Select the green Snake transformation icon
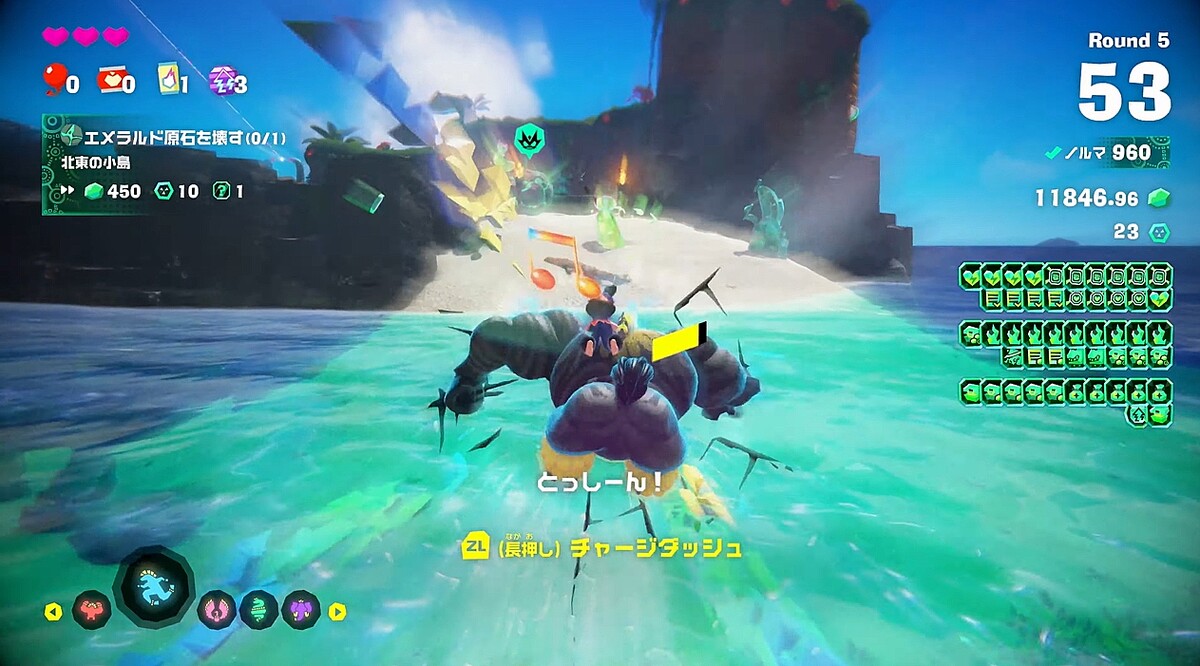The width and height of the screenshot is (1200, 666). click(258, 609)
